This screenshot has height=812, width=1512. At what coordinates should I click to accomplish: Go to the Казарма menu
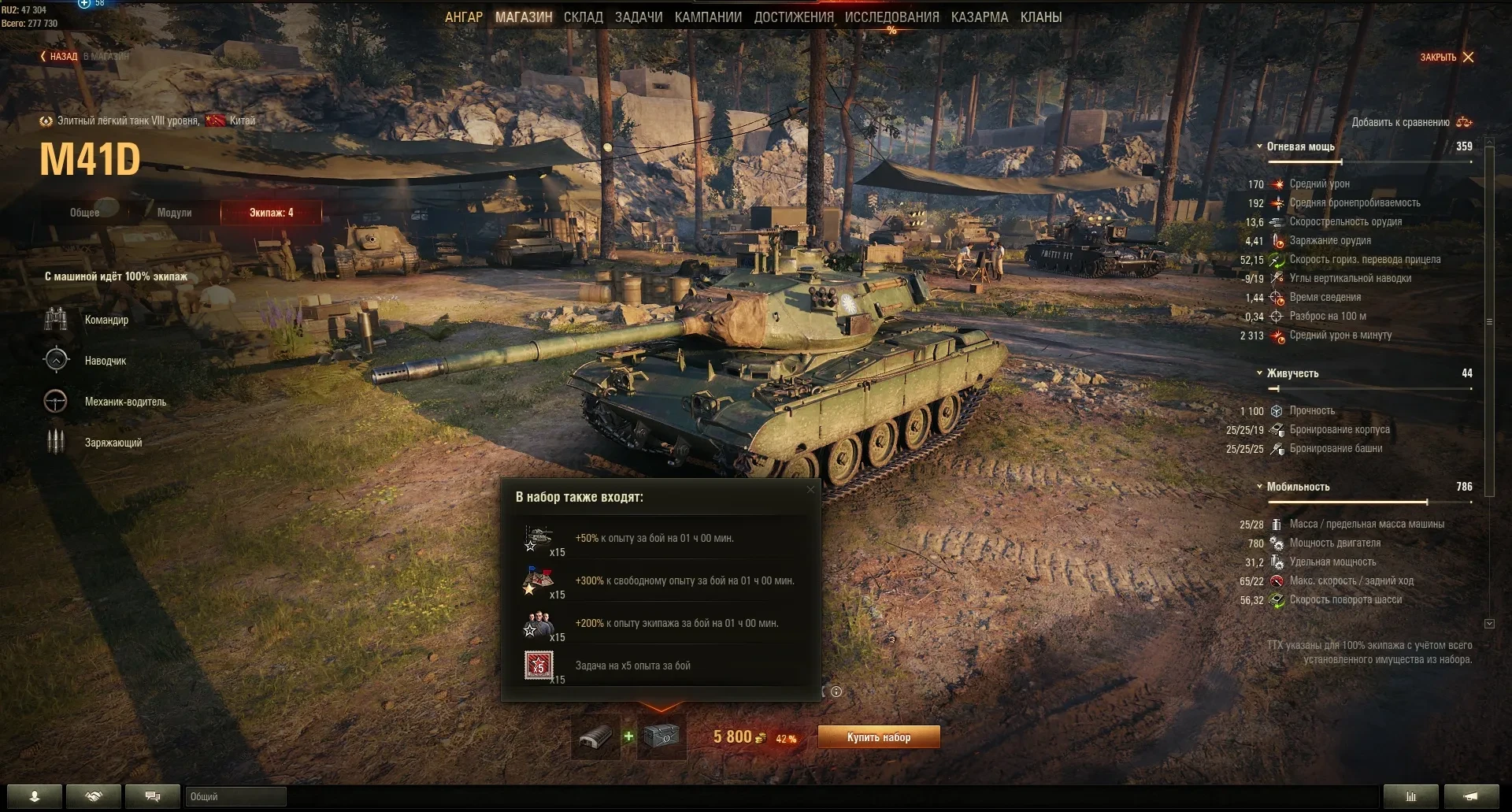[980, 17]
